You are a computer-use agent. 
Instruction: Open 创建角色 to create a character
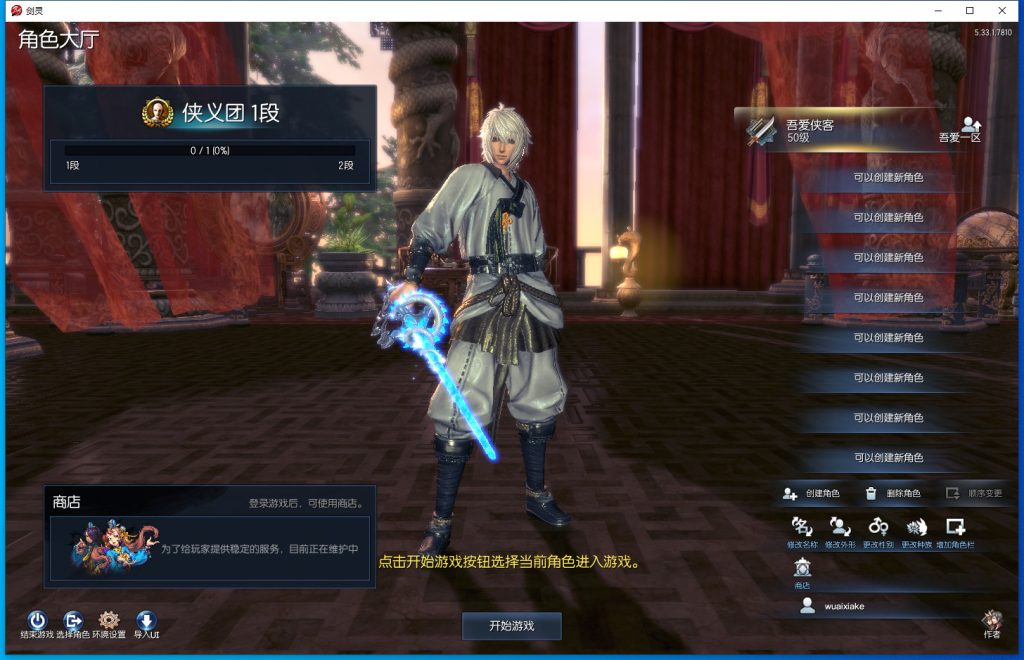tap(812, 493)
